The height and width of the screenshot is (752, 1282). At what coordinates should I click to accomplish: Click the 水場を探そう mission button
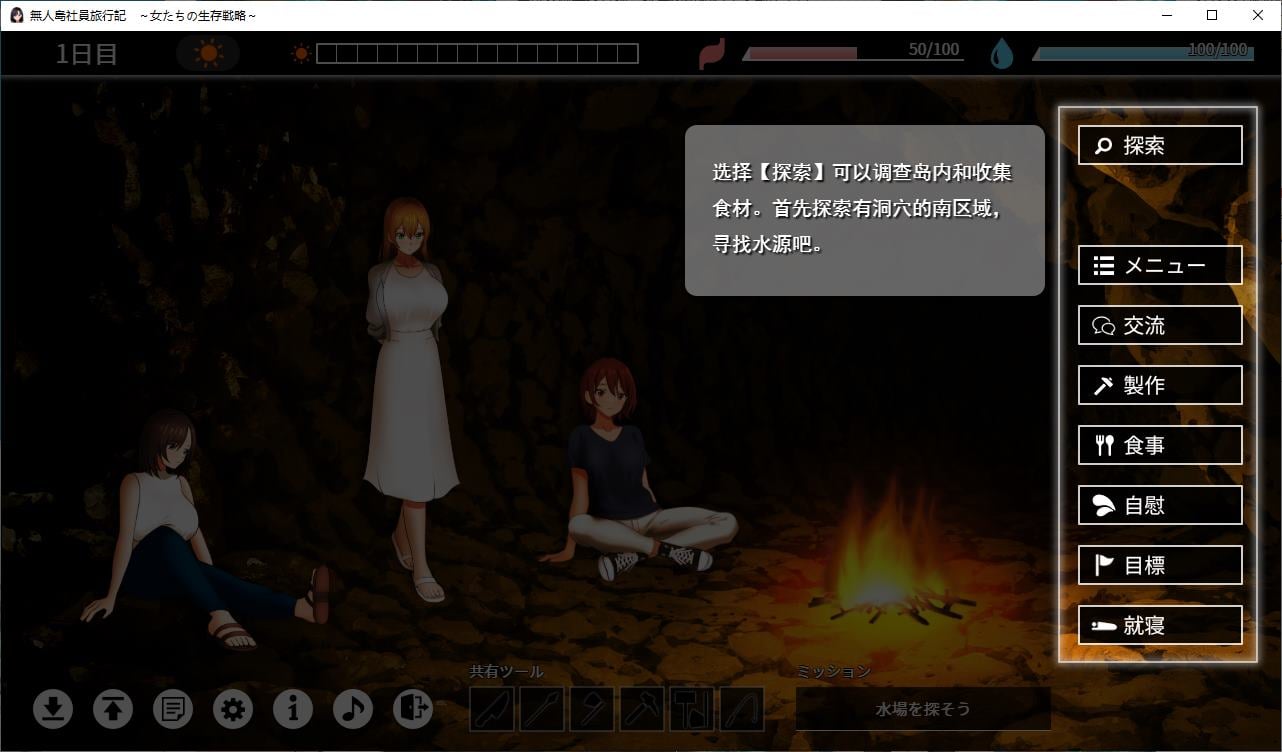coord(922,709)
